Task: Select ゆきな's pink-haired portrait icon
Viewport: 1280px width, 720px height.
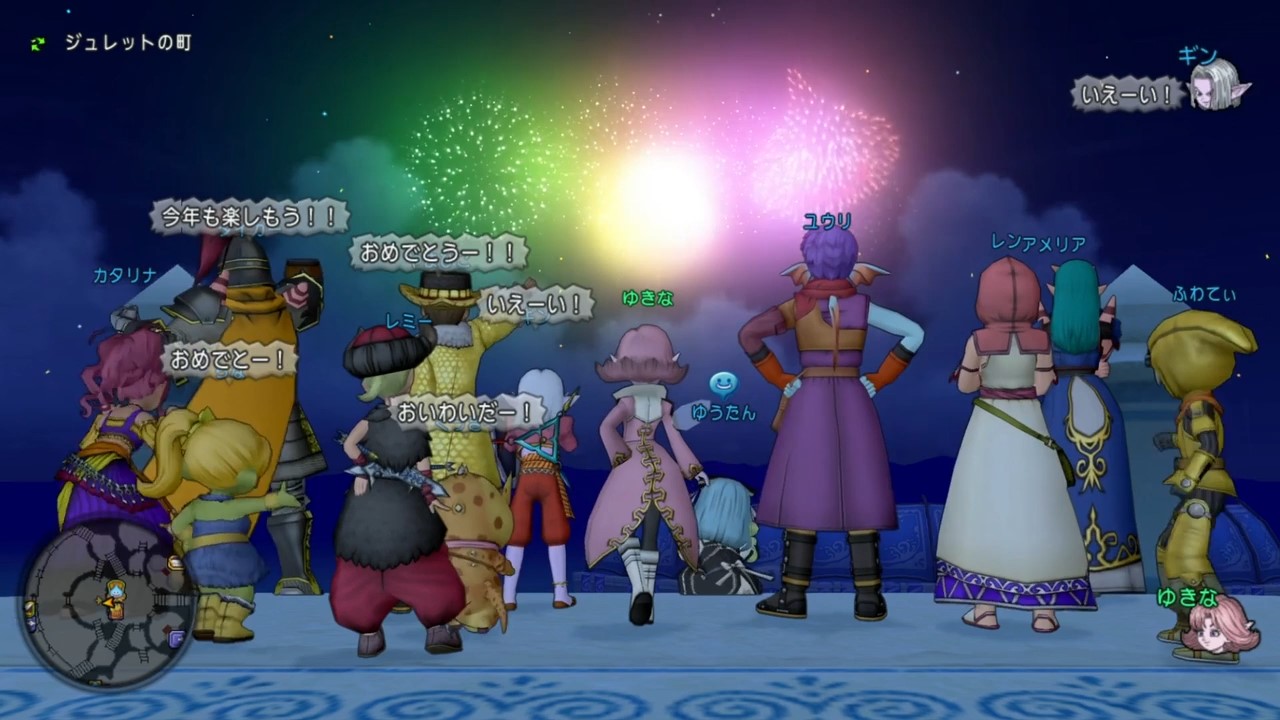Action: (1214, 624)
